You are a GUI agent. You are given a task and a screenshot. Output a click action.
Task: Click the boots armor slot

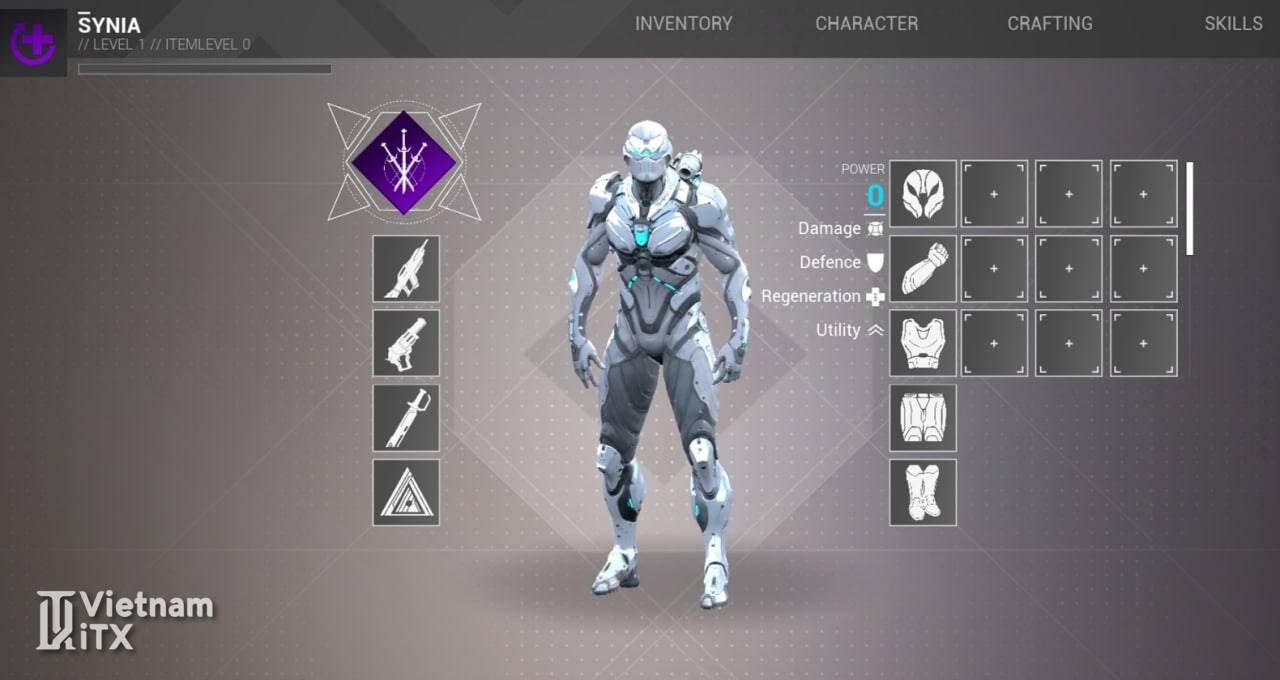pos(923,492)
